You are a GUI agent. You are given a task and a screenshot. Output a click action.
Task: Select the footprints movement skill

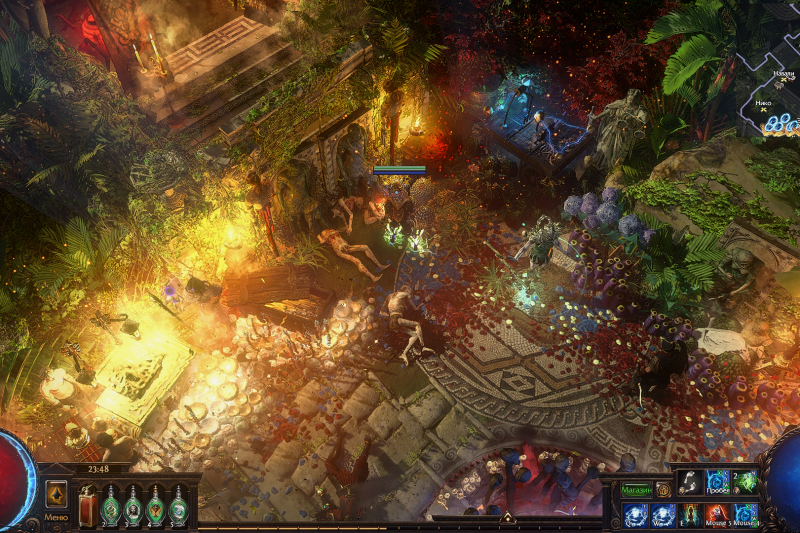click(690, 482)
